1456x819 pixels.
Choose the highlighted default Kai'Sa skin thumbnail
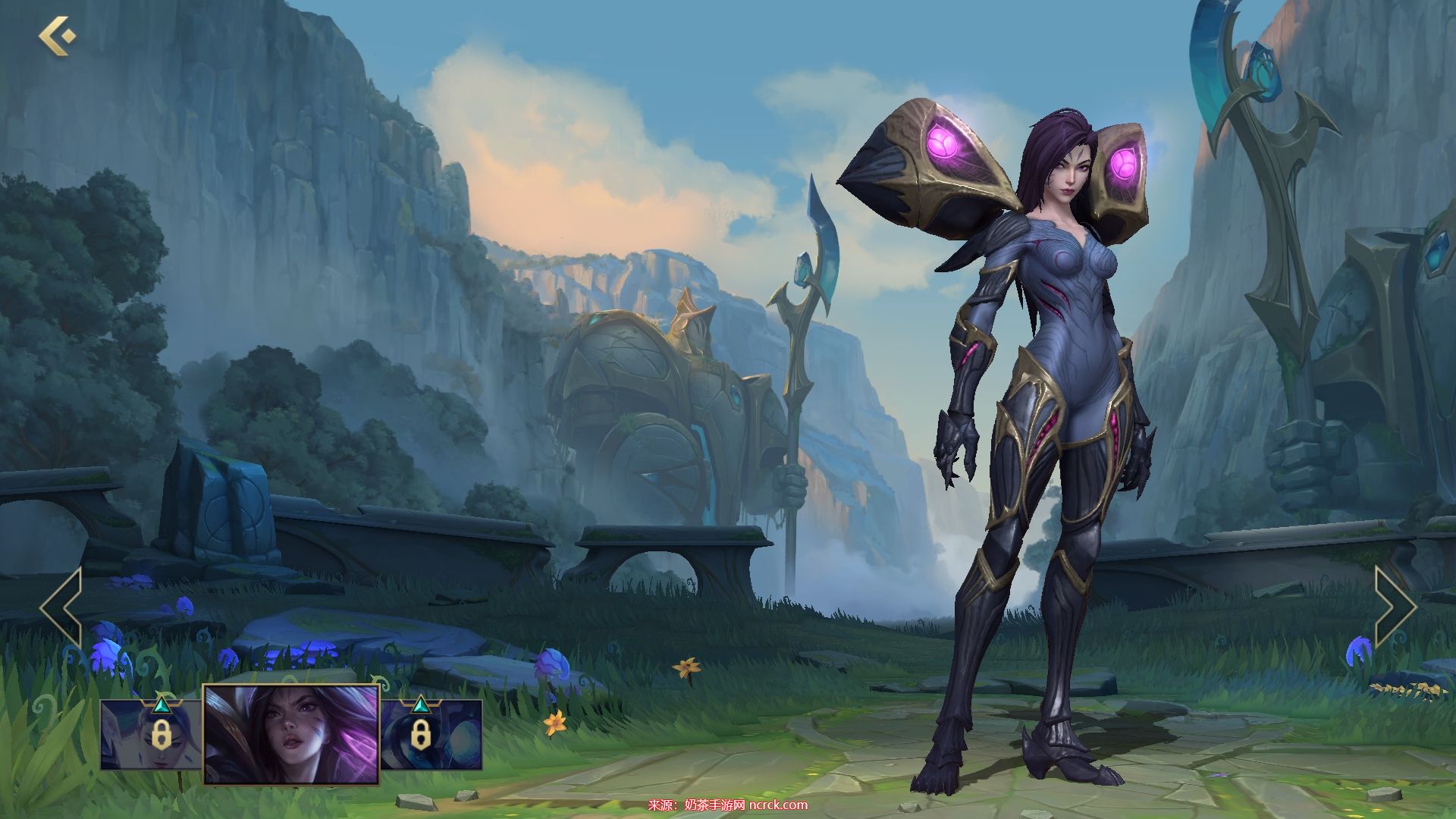click(291, 734)
